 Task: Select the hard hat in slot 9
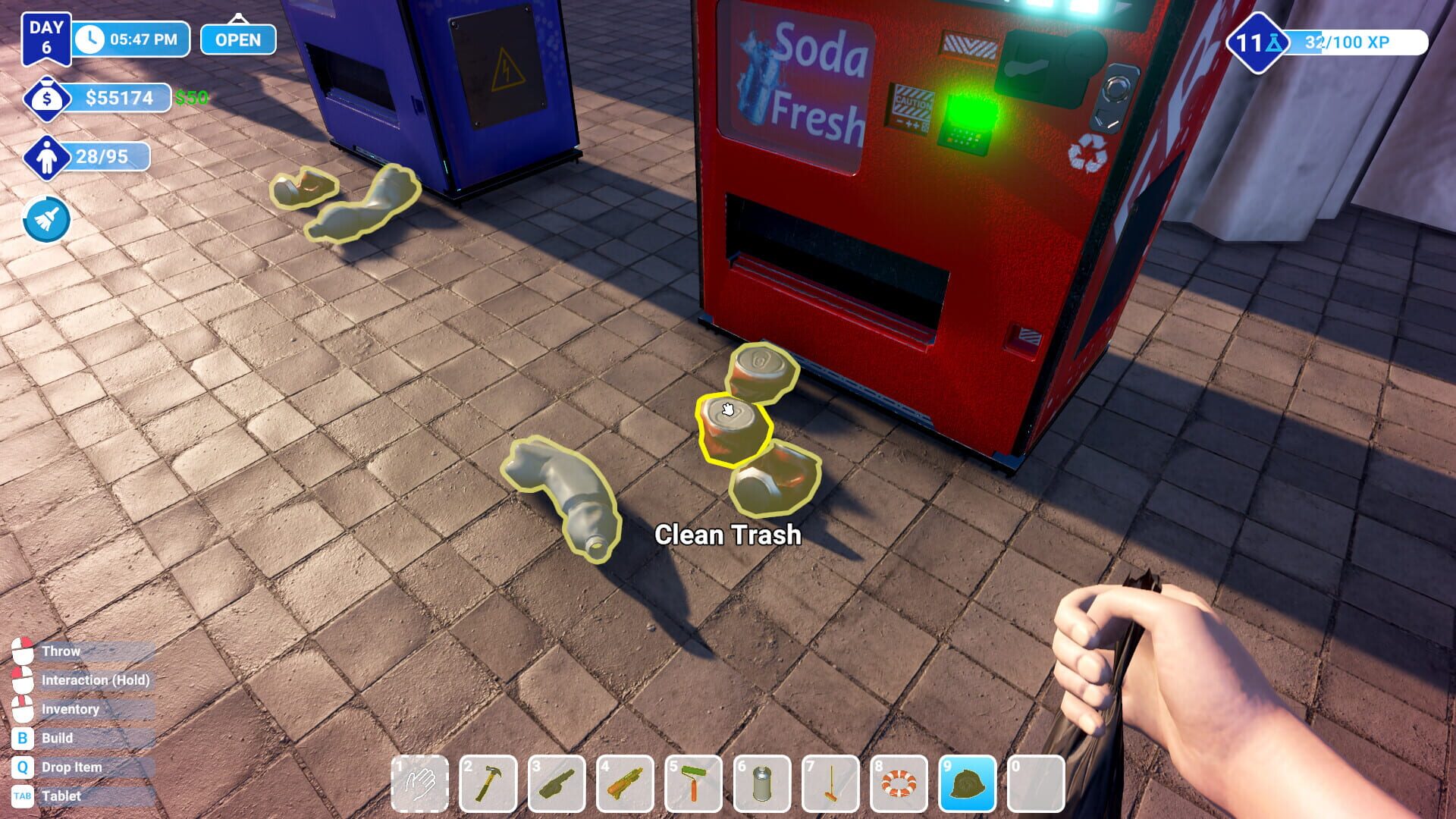[969, 783]
